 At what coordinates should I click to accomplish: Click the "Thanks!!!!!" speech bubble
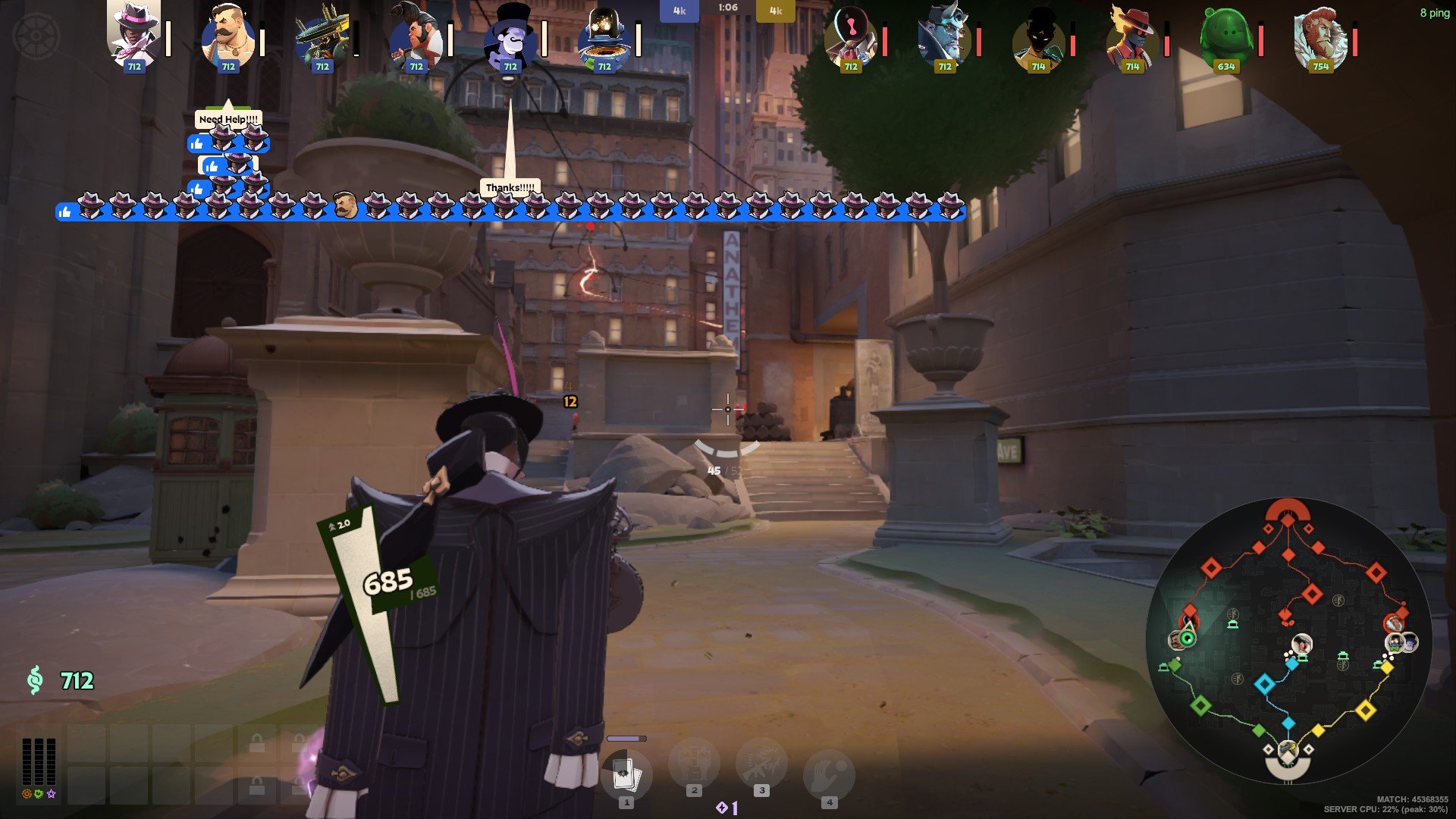[x=510, y=187]
